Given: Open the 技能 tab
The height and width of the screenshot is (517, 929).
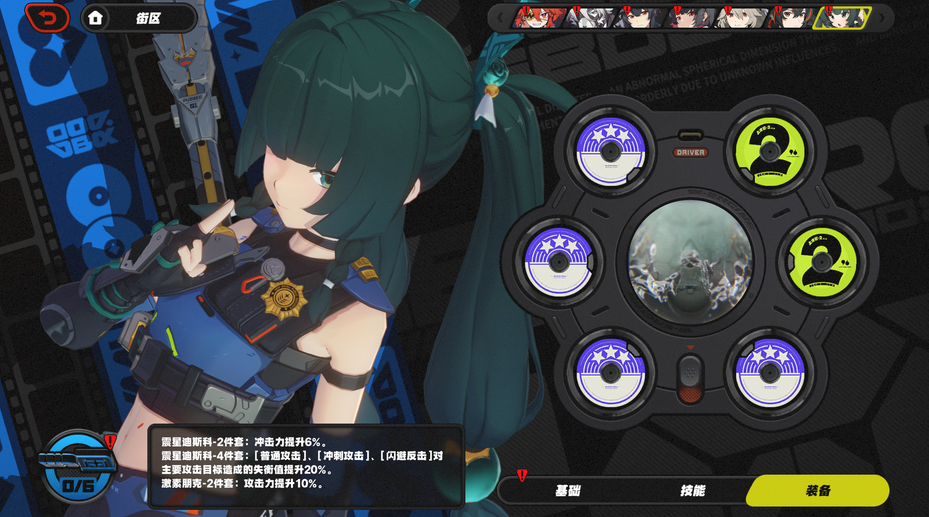Looking at the screenshot, I should [x=692, y=490].
